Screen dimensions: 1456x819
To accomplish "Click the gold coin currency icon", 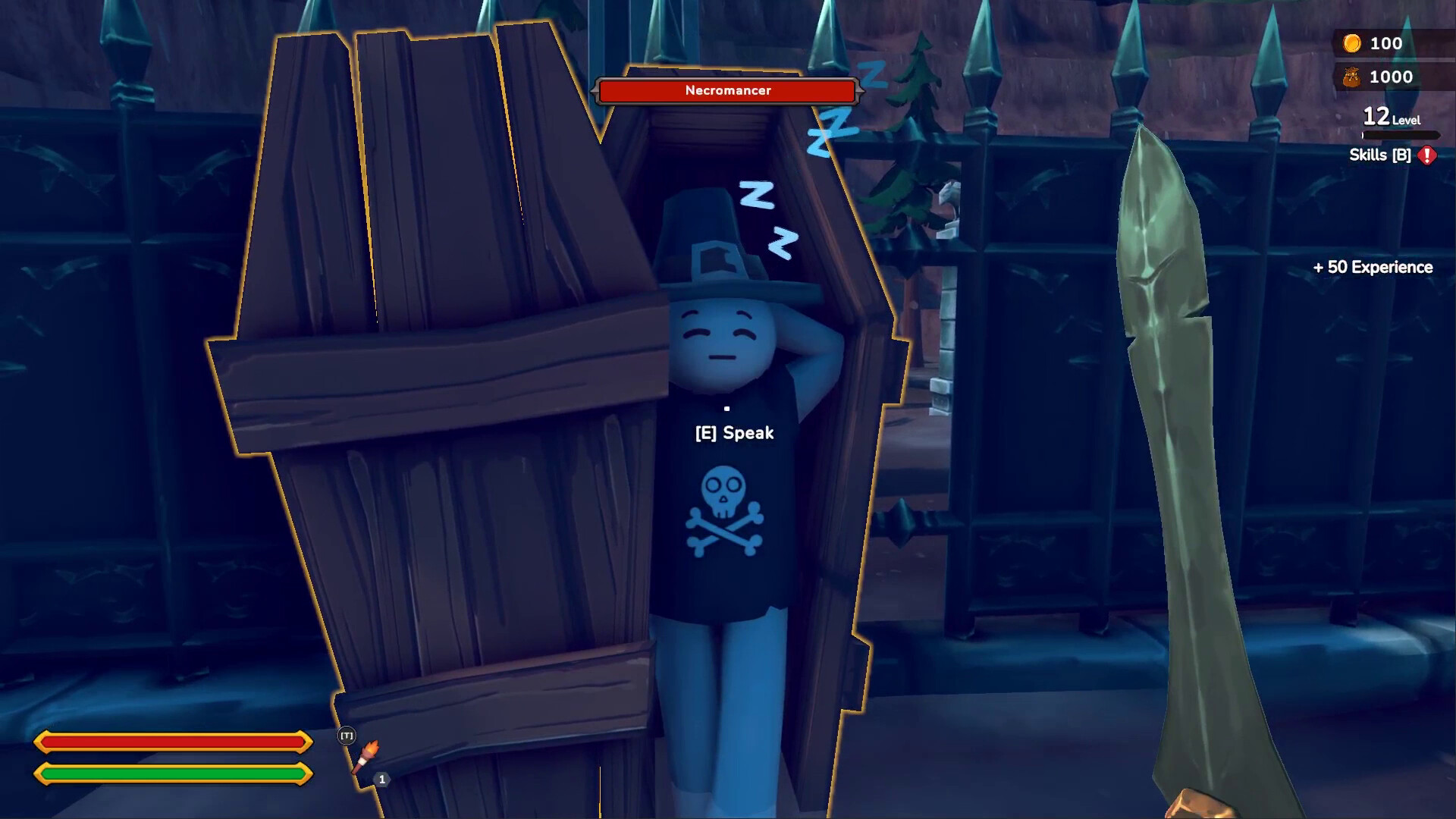I will (x=1352, y=43).
